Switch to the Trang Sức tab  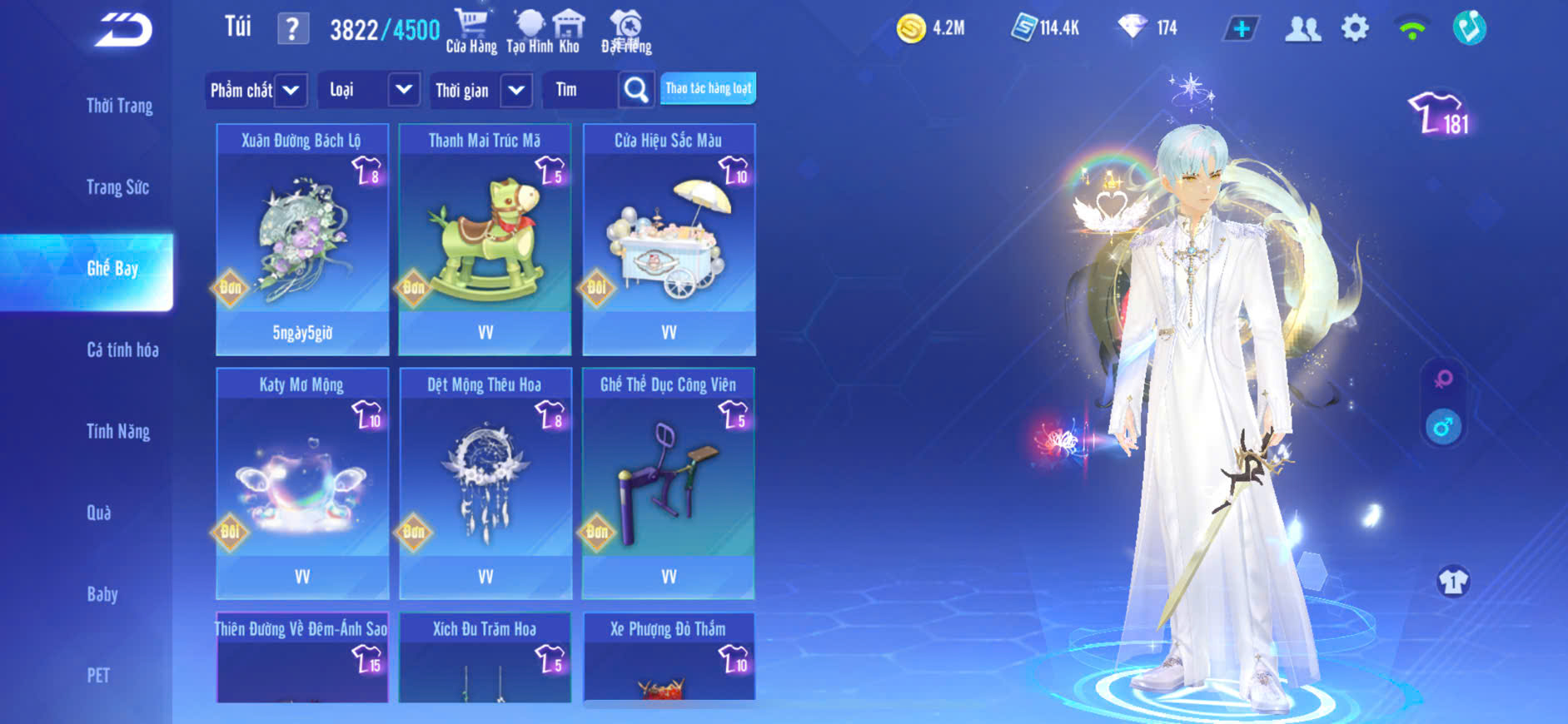coord(117,187)
